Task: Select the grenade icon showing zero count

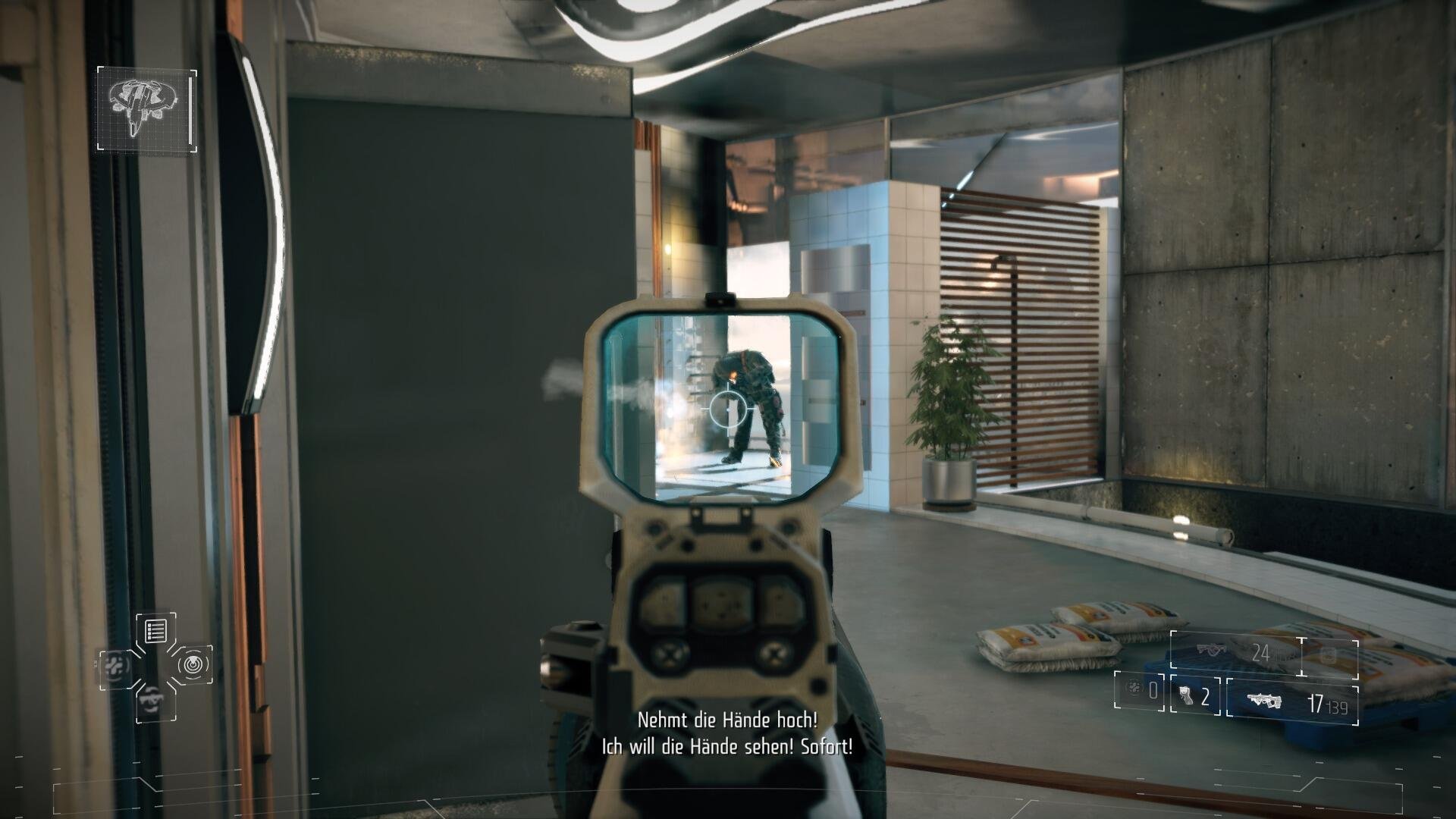Action: (1134, 690)
